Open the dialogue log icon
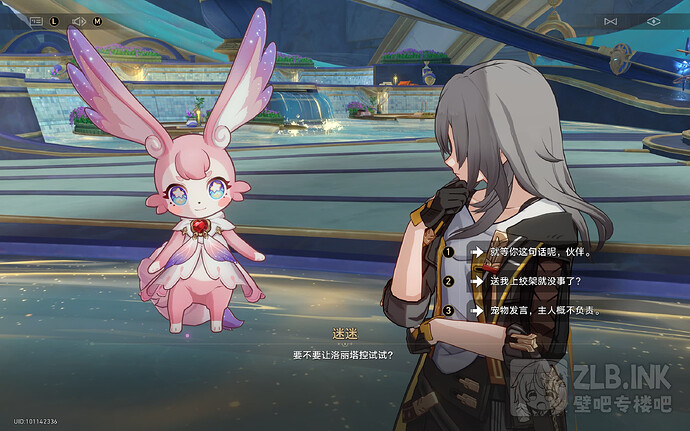This screenshot has width=690, height=431. (x=36, y=20)
